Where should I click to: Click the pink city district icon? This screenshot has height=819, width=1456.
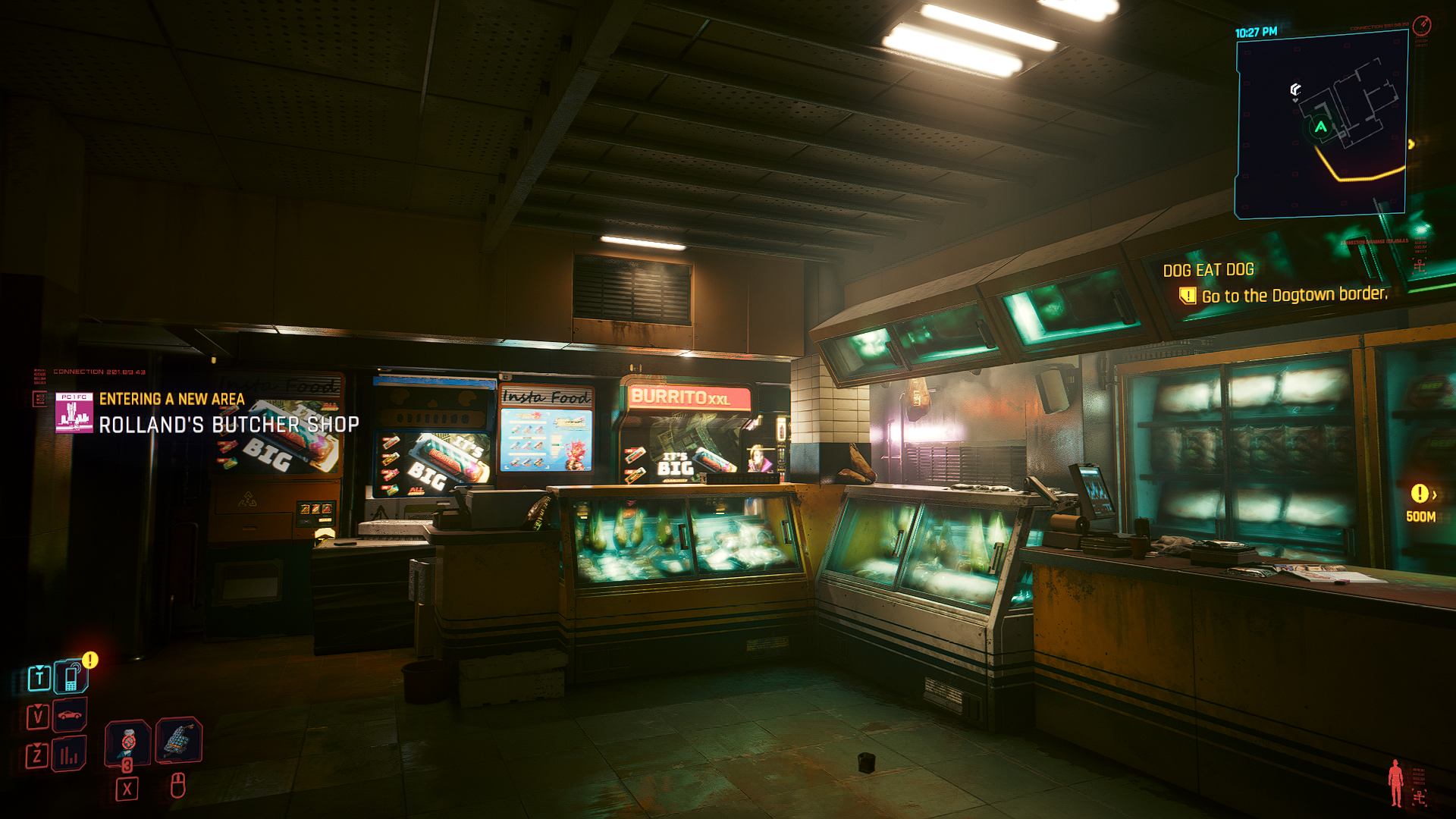pyautogui.click(x=74, y=413)
